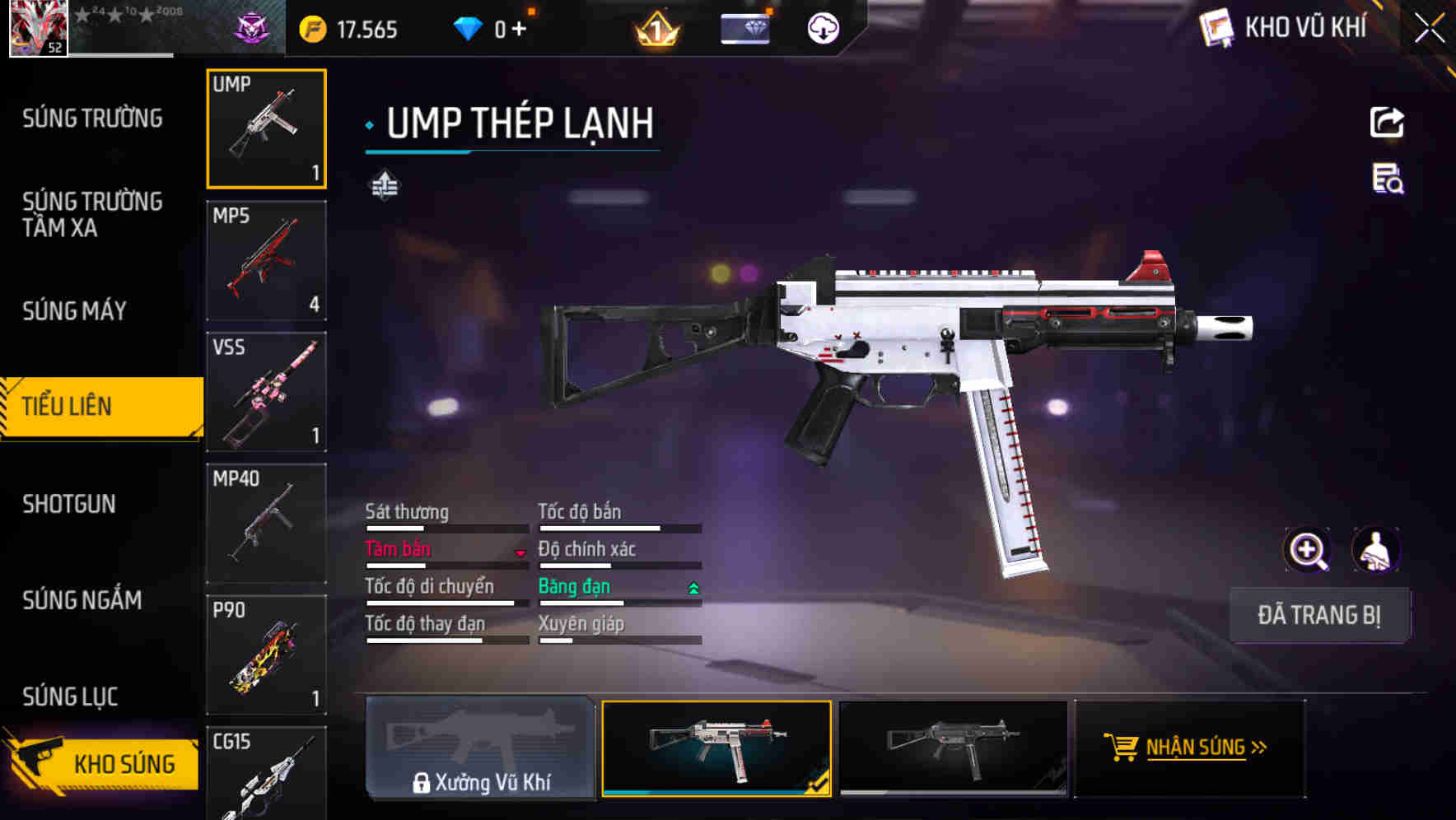1456x820 pixels.
Task: Share the weapon with the share icon
Action: (x=1387, y=123)
